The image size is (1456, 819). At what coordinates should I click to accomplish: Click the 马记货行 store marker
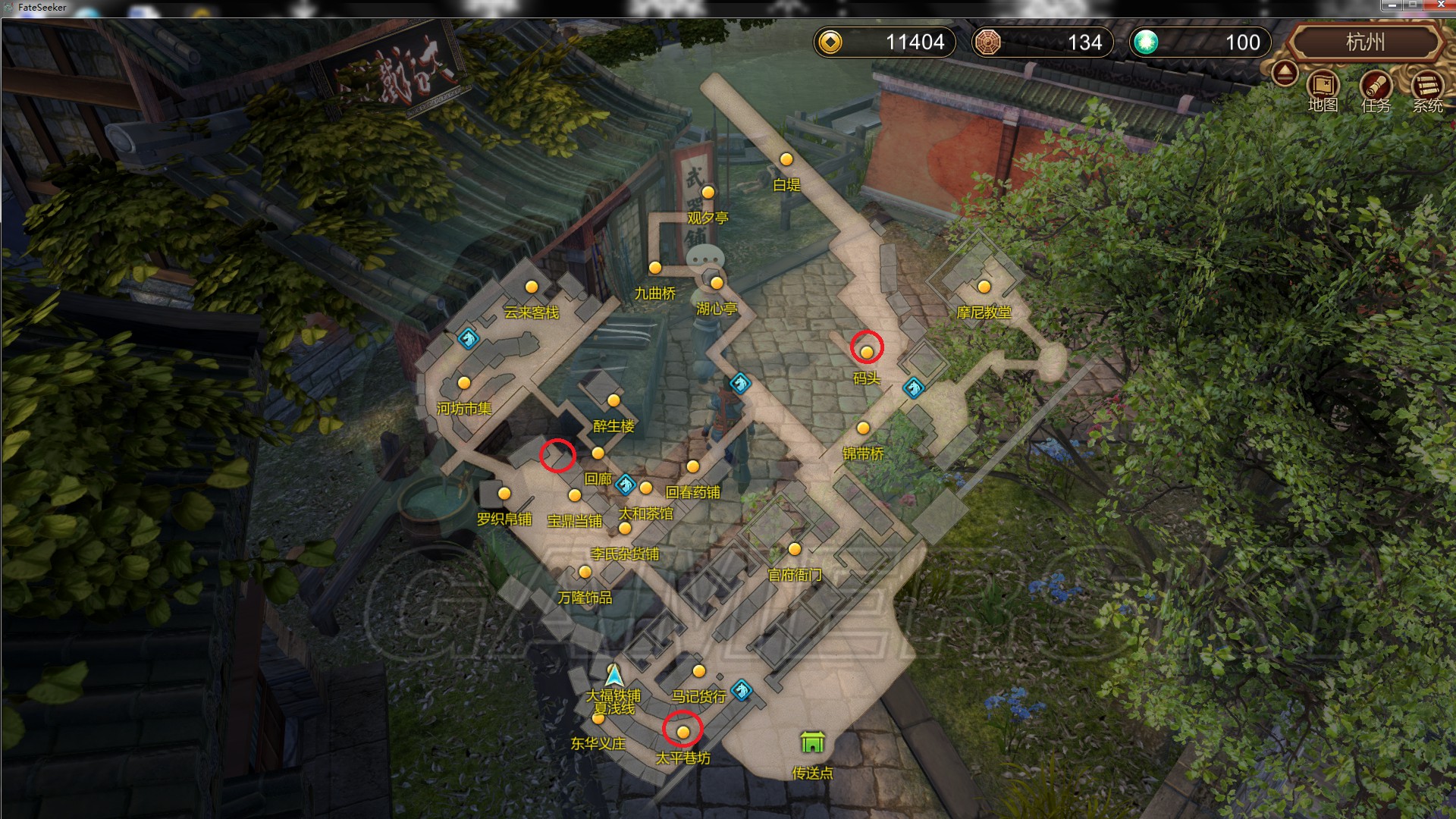tap(699, 671)
